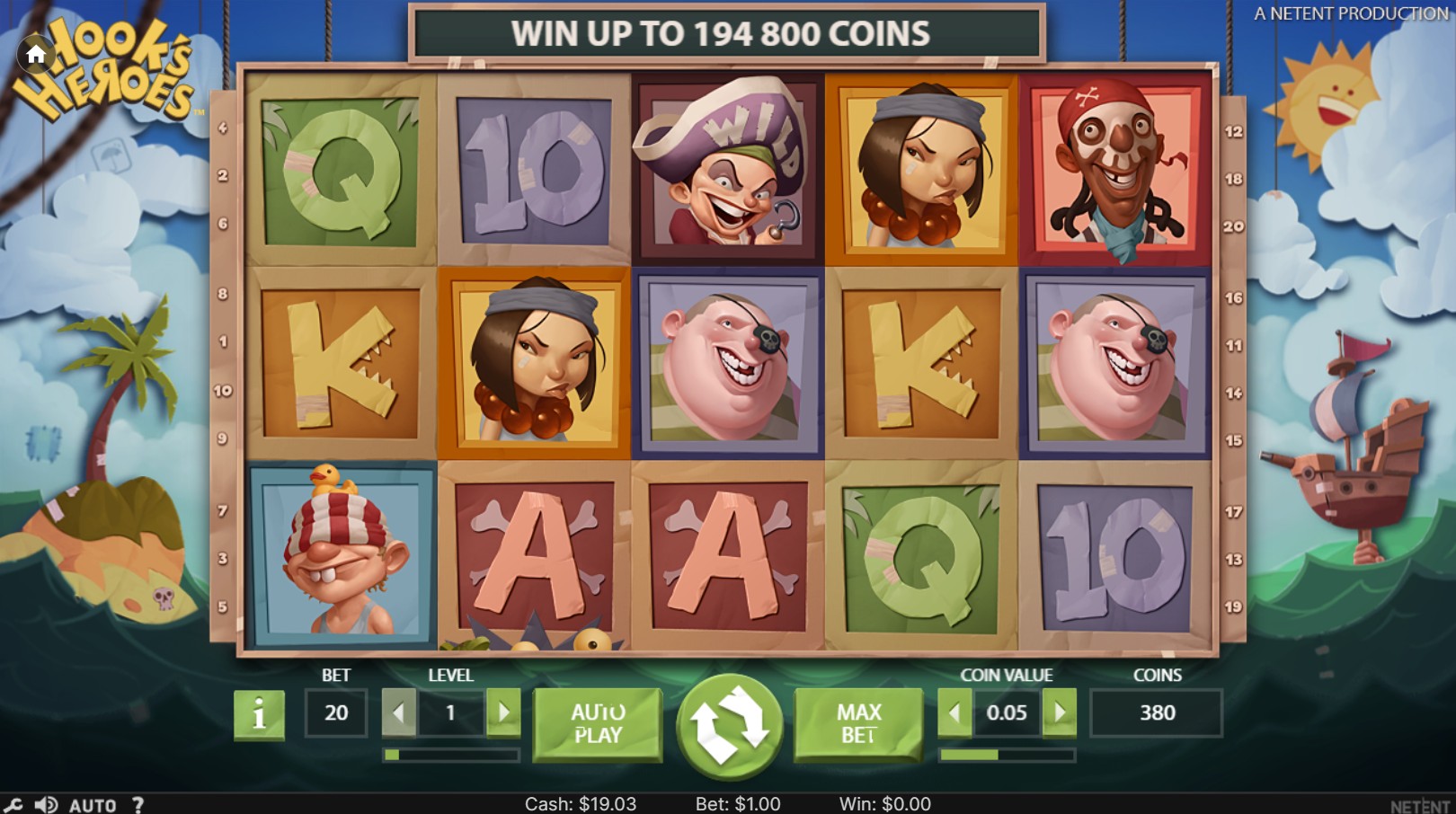
Task: Start automatic spins with Auto Play
Action: (x=598, y=723)
